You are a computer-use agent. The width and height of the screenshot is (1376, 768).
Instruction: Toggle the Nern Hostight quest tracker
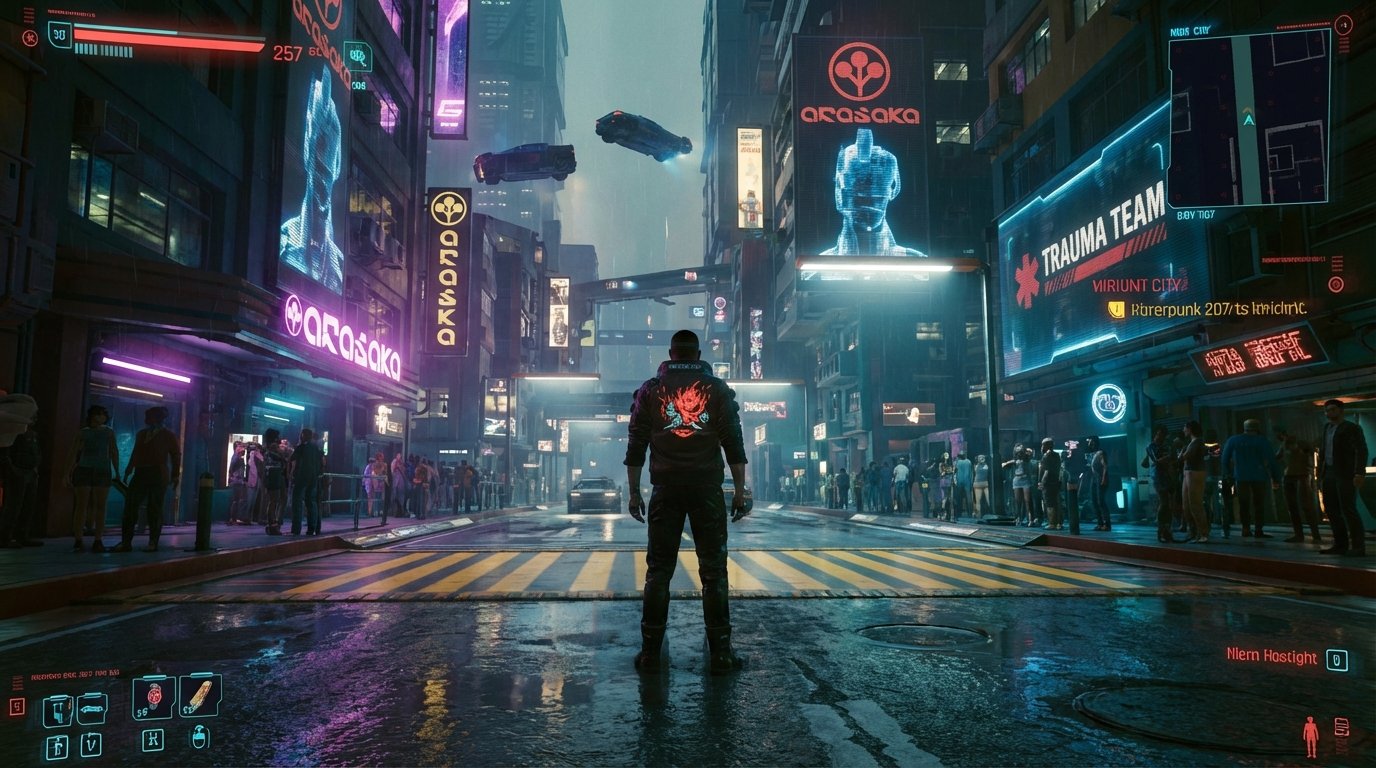pos(1272,657)
